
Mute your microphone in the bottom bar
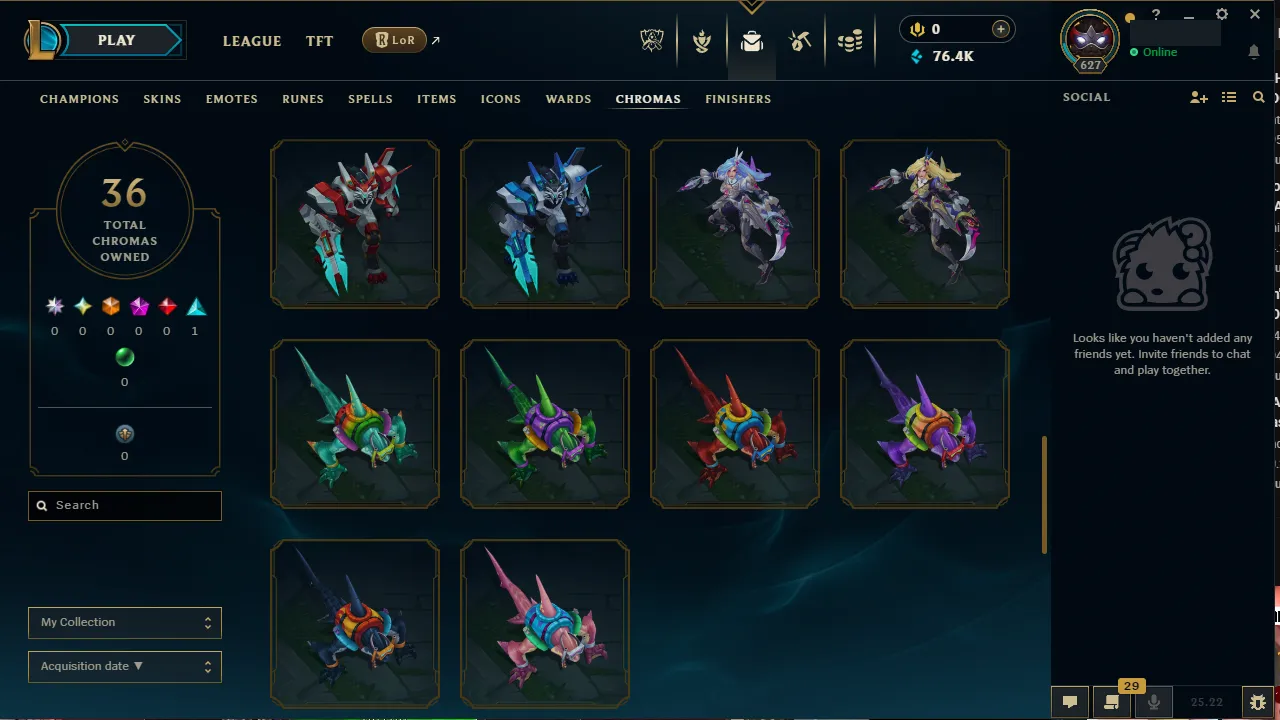(1154, 702)
